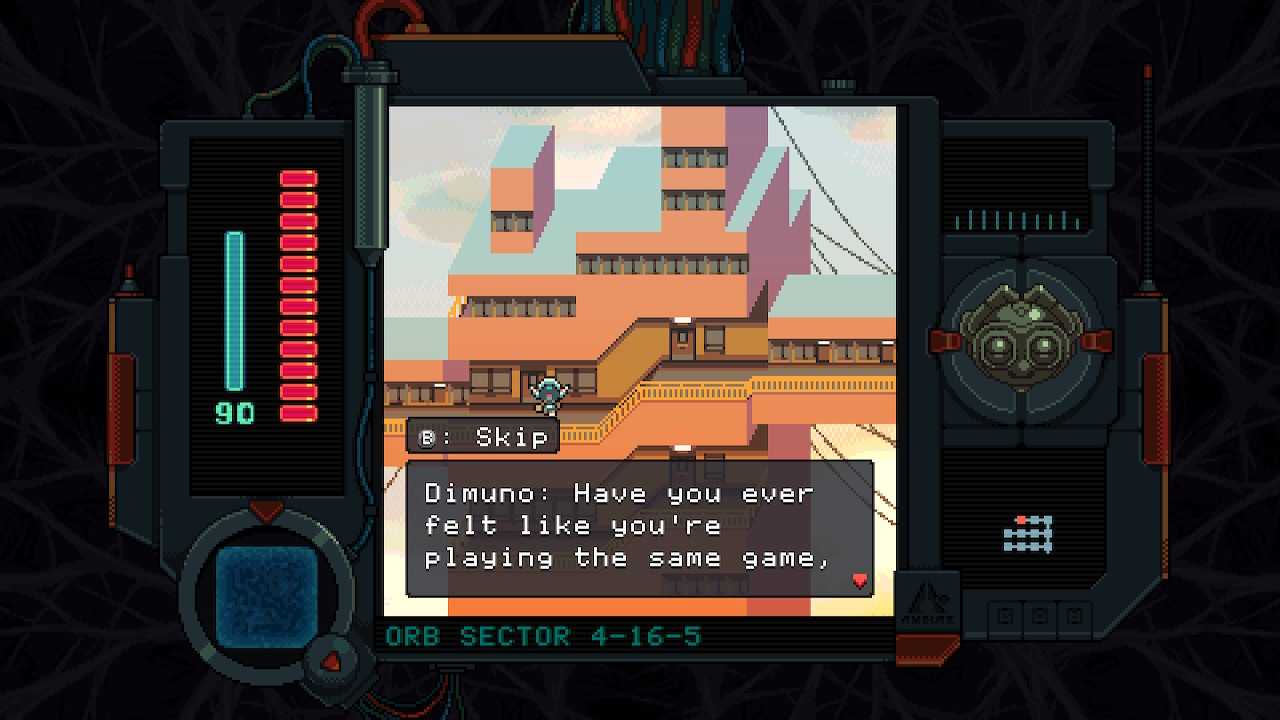Click Dimuno's dialogue text box
1280x720 pixels.
pyautogui.click(x=639, y=527)
